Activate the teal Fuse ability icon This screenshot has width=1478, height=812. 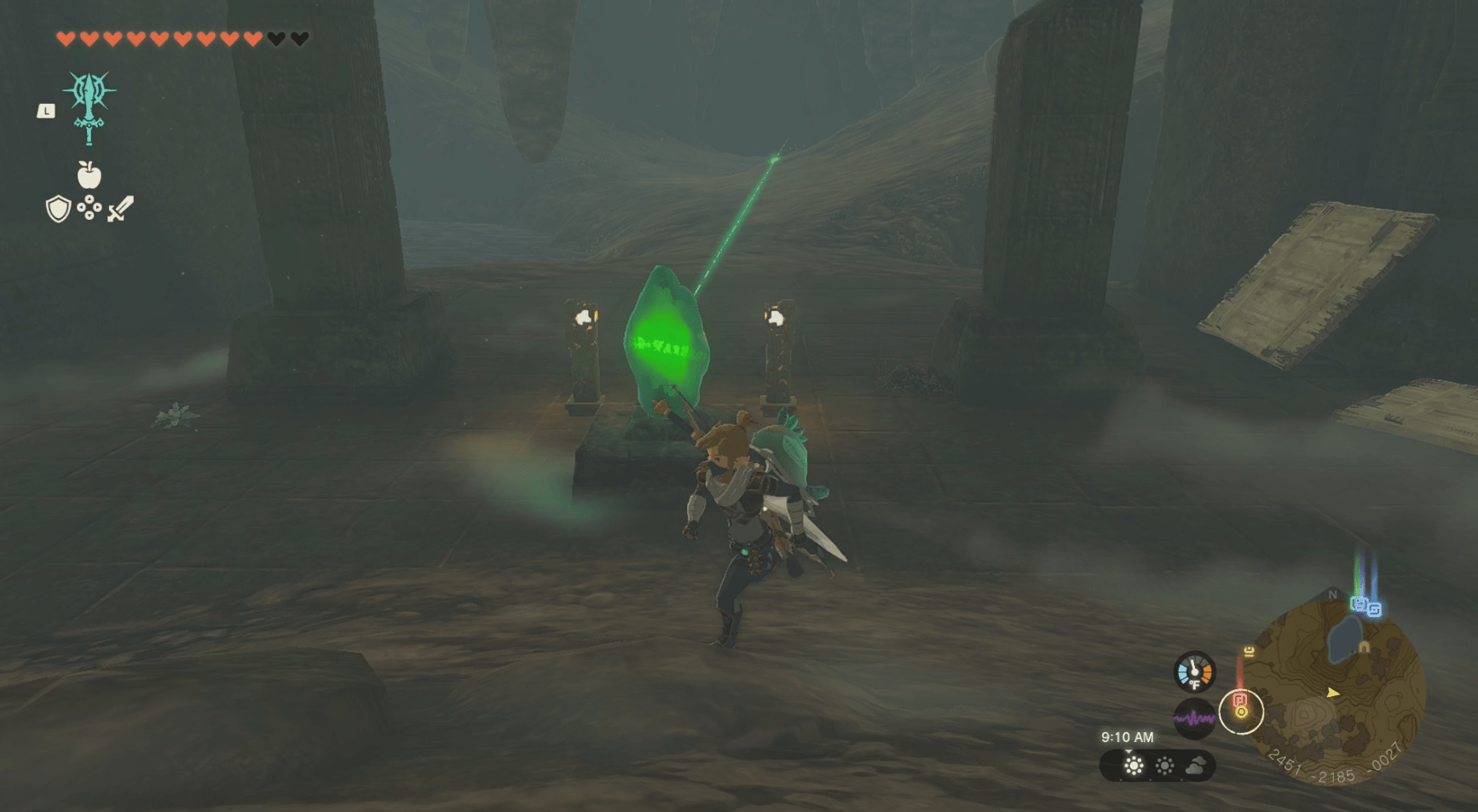pos(89,107)
